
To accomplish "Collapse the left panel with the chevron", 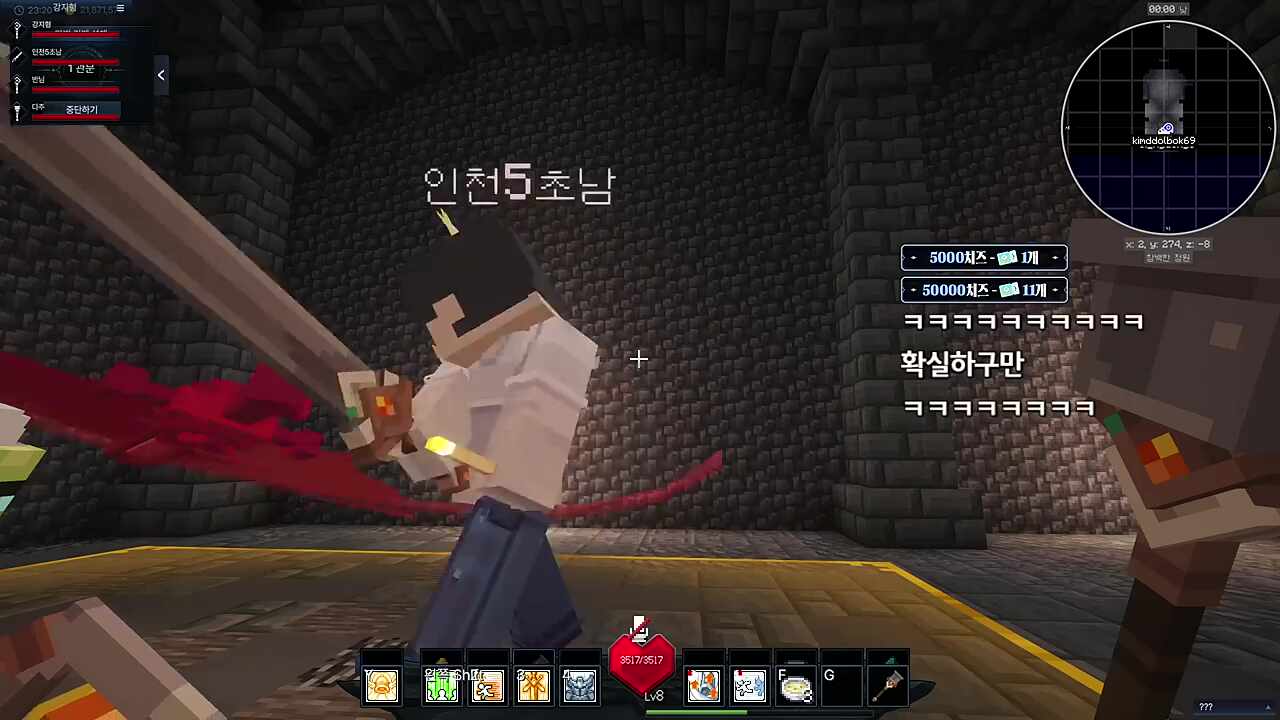I will pyautogui.click(x=161, y=74).
